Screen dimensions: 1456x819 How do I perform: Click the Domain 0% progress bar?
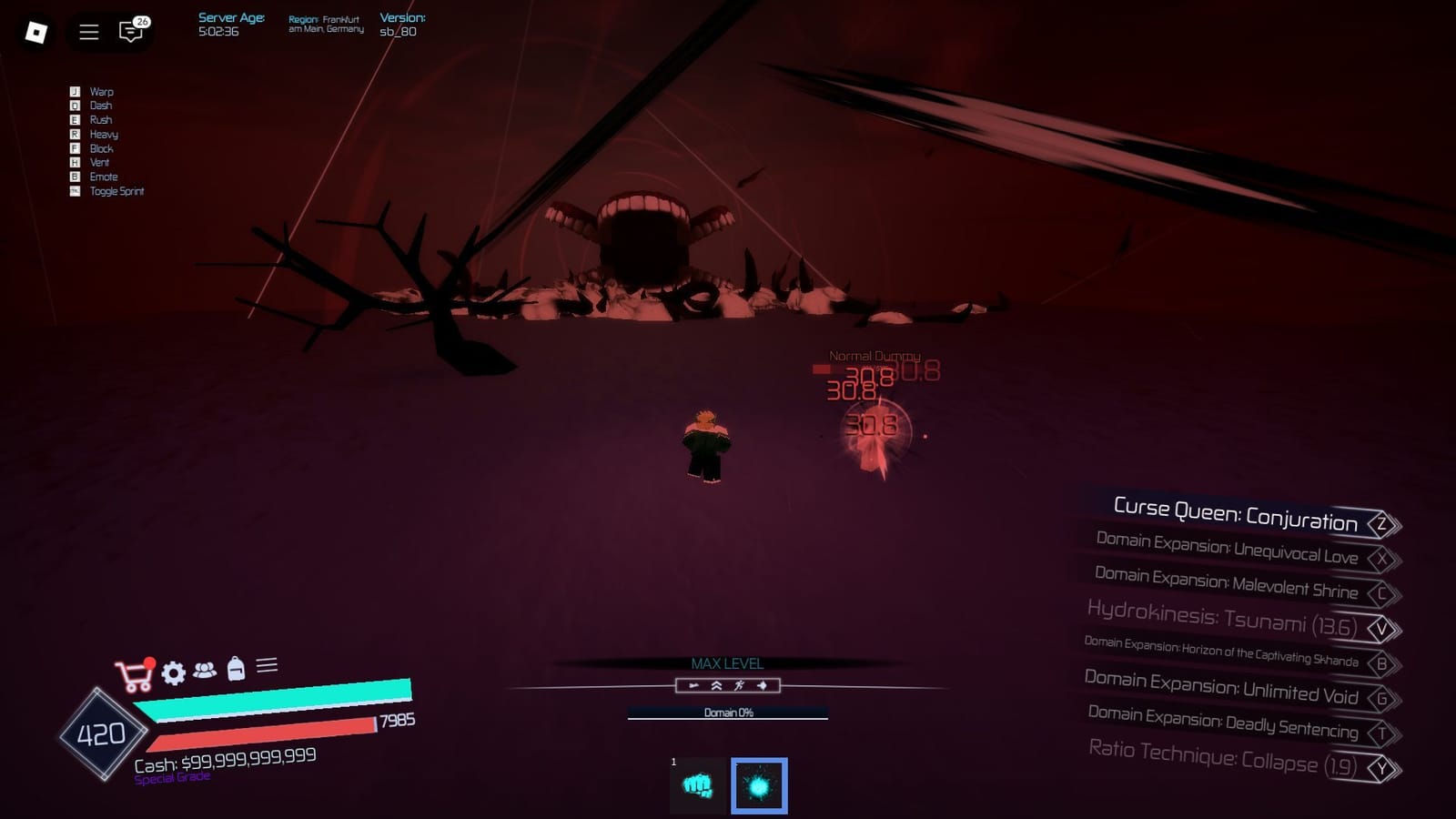[x=728, y=714]
